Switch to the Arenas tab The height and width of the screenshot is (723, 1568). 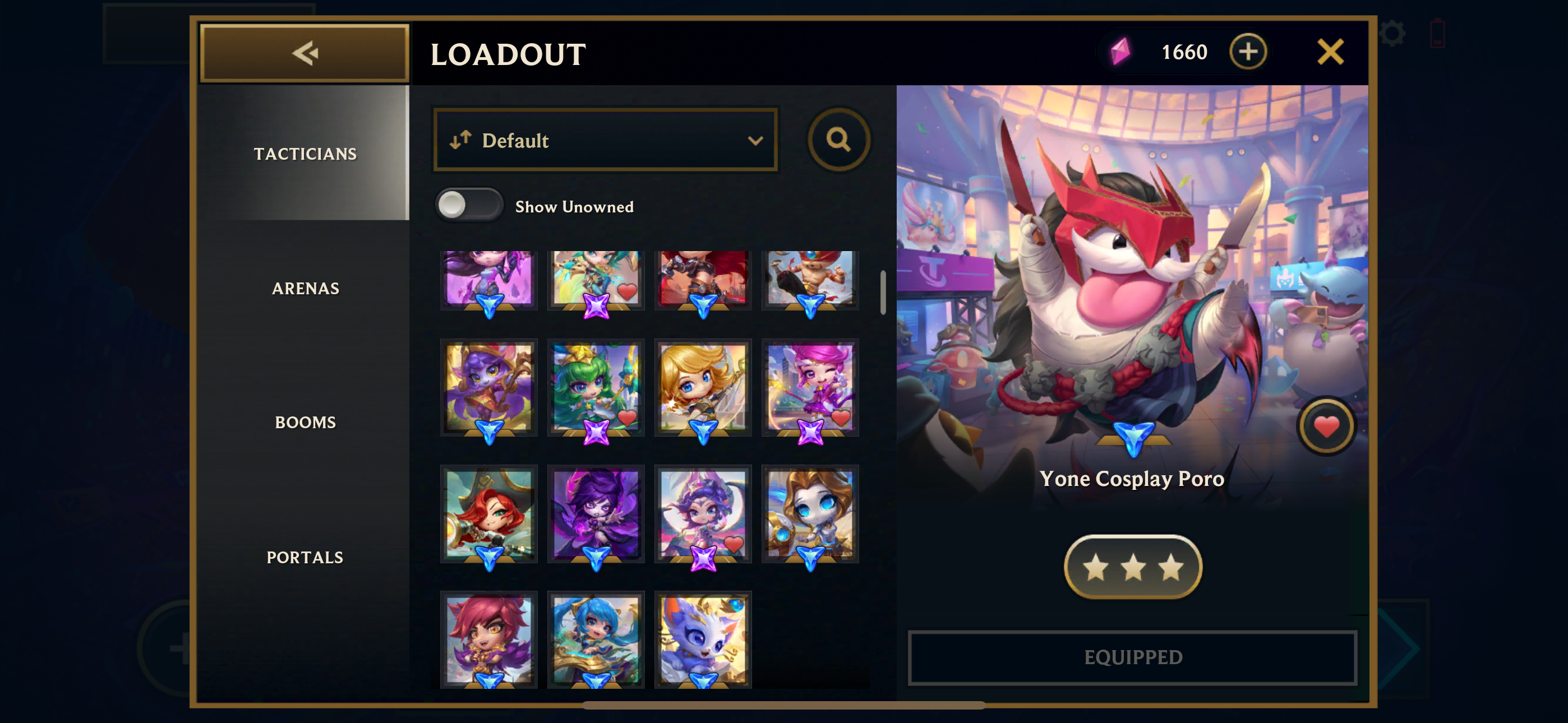point(305,289)
